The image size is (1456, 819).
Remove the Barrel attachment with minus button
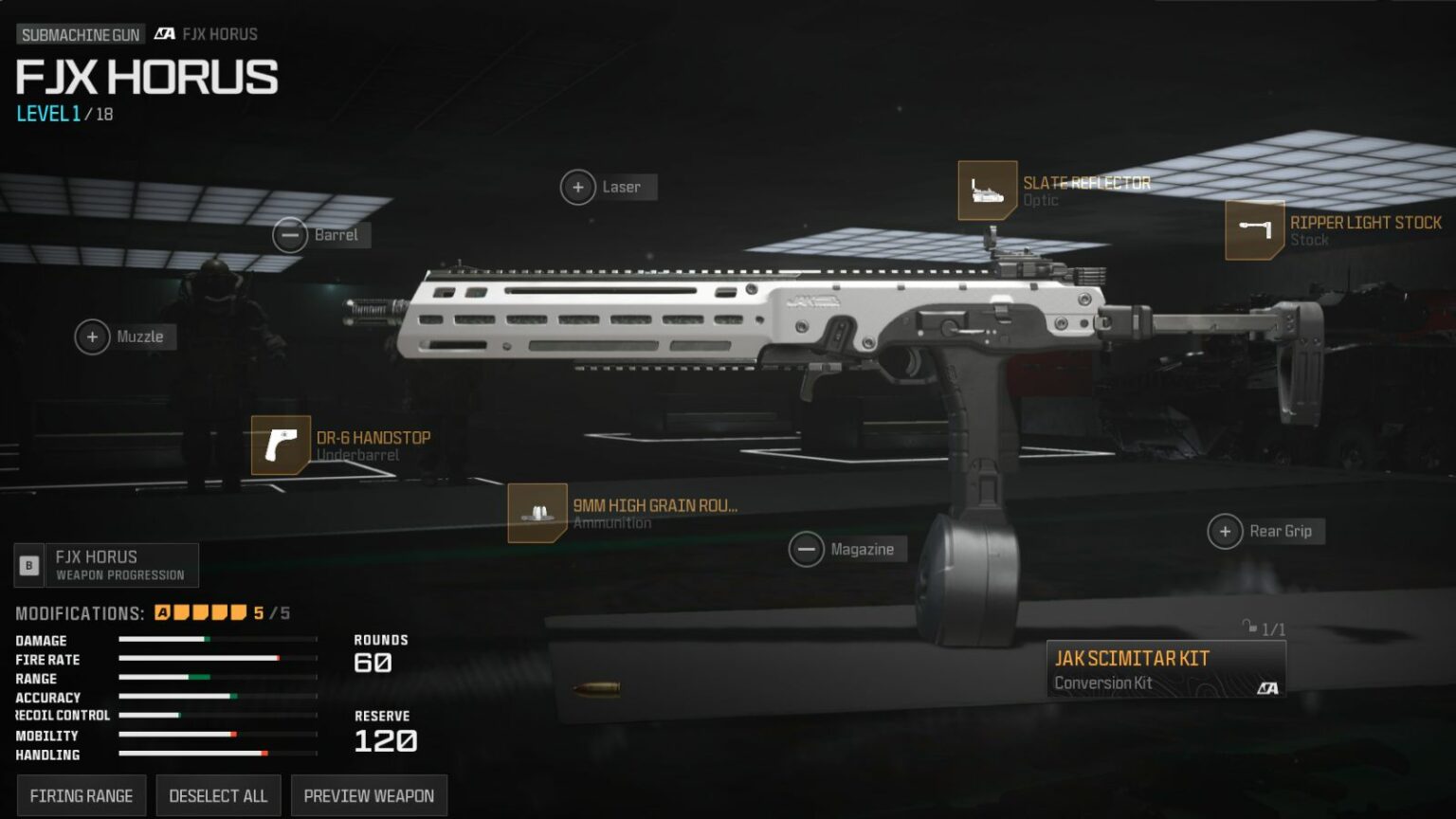click(x=291, y=234)
